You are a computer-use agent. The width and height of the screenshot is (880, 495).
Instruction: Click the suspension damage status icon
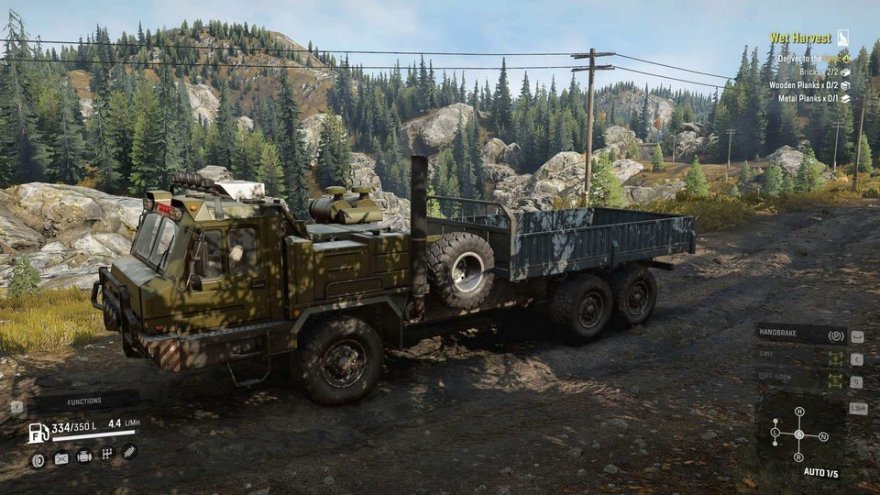coord(129,451)
